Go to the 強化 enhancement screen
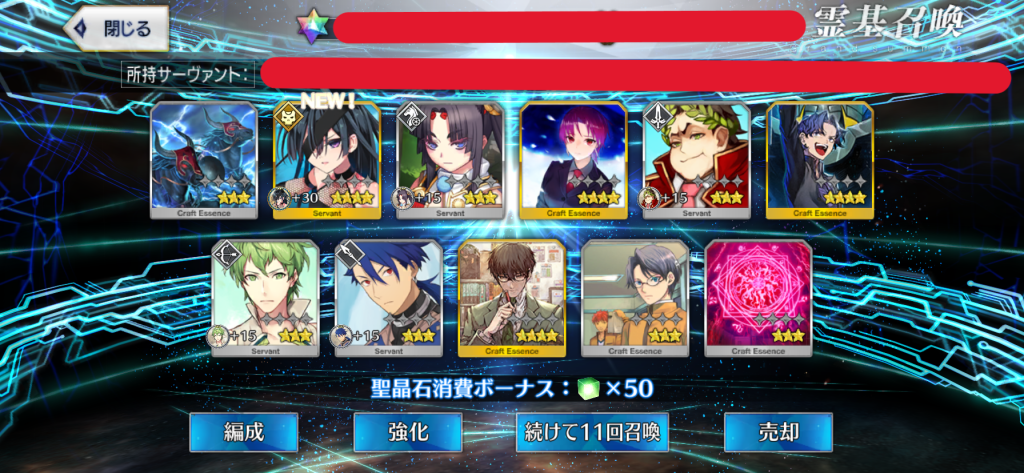This screenshot has width=1024, height=473. click(408, 433)
